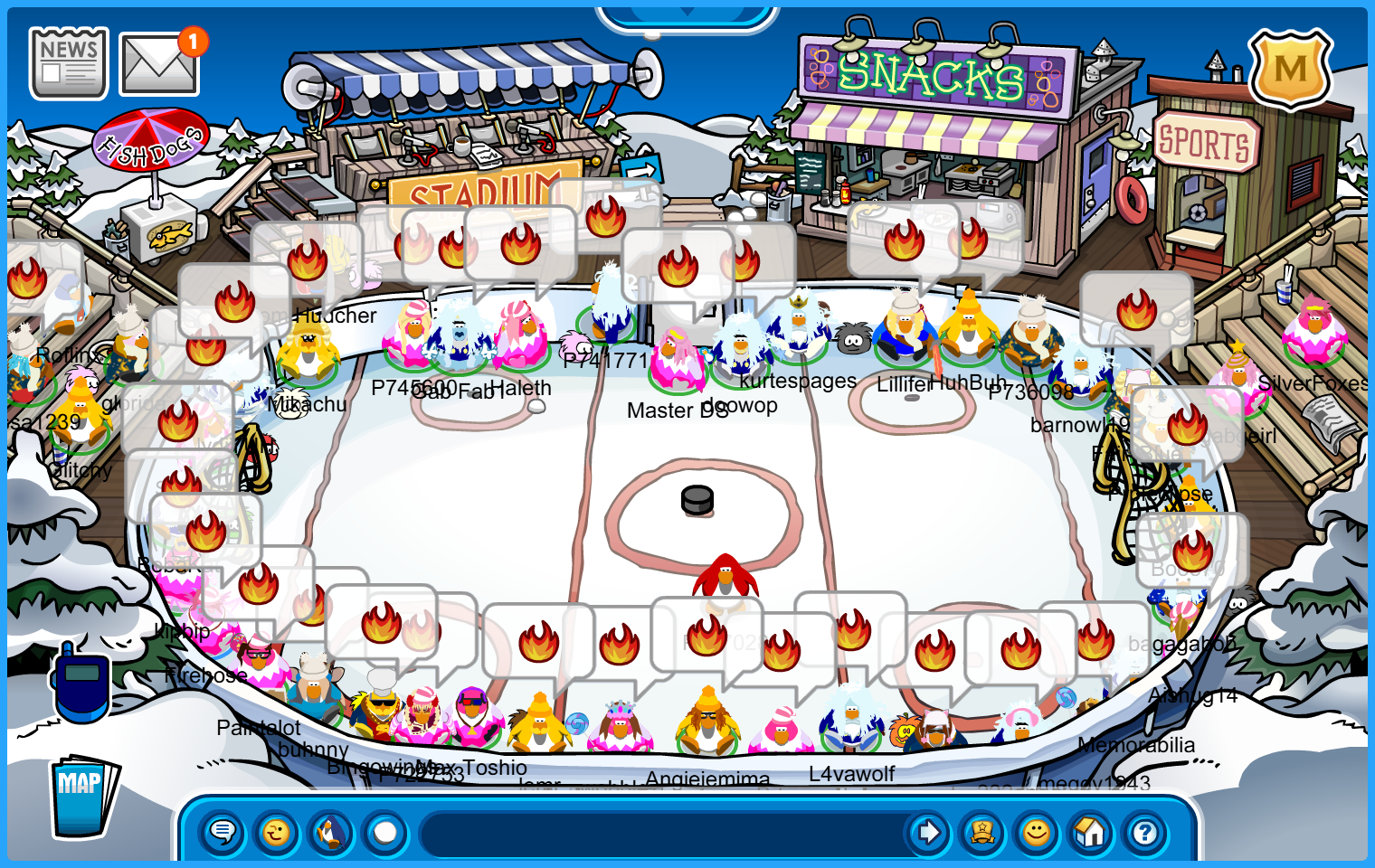This screenshot has width=1375, height=868.
Task: Click the gold moderator M shield badge
Action: (1290, 70)
